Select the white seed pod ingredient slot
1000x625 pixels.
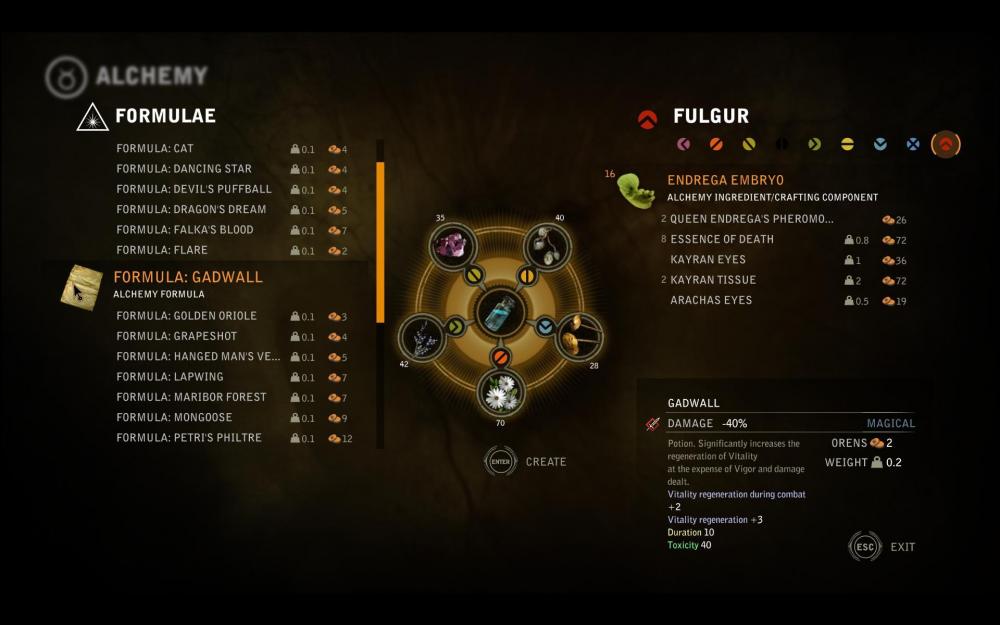click(x=547, y=246)
